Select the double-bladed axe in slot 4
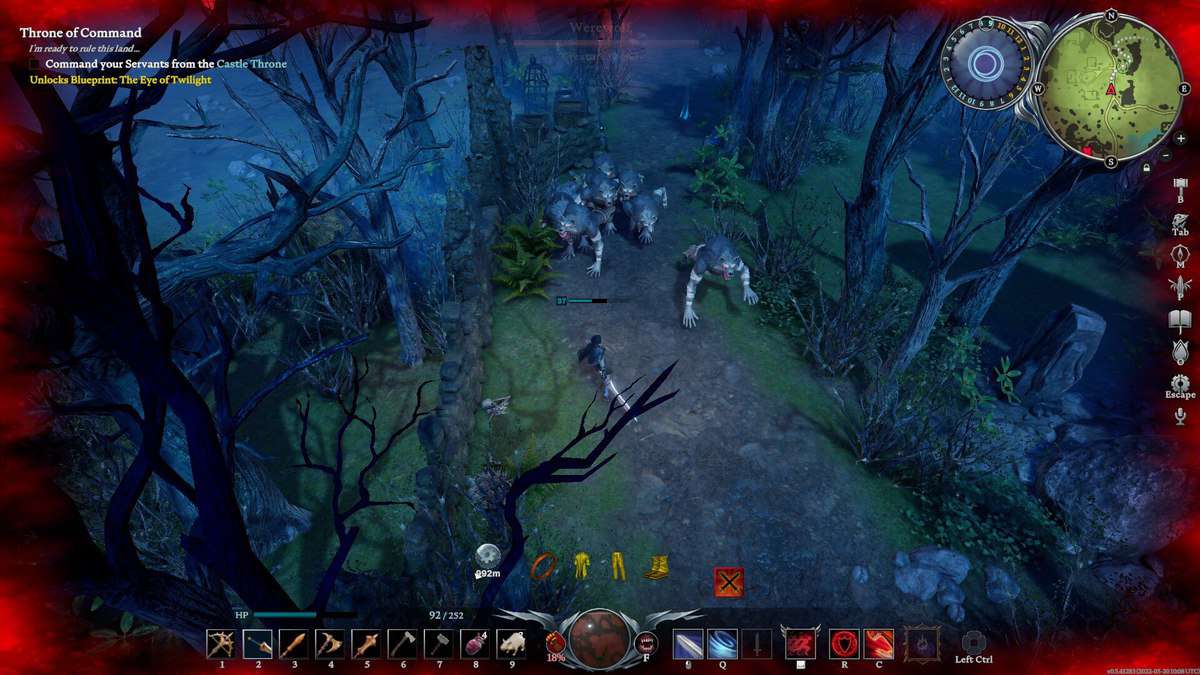Viewport: 1200px width, 675px height. (x=329, y=643)
